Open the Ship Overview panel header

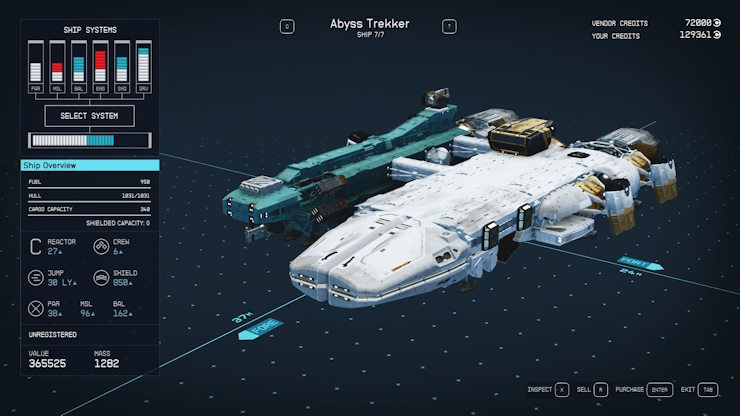[x=90, y=165]
